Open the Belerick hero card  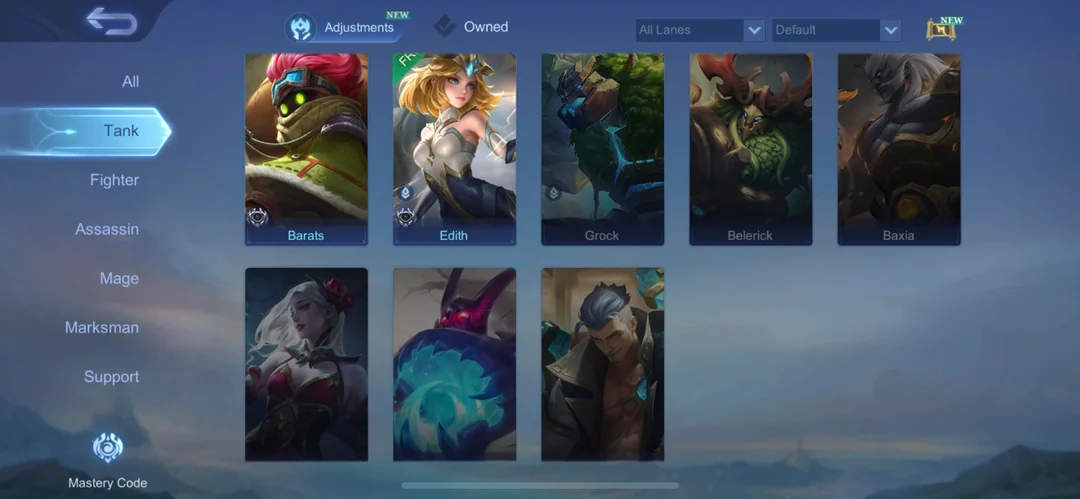coord(750,149)
